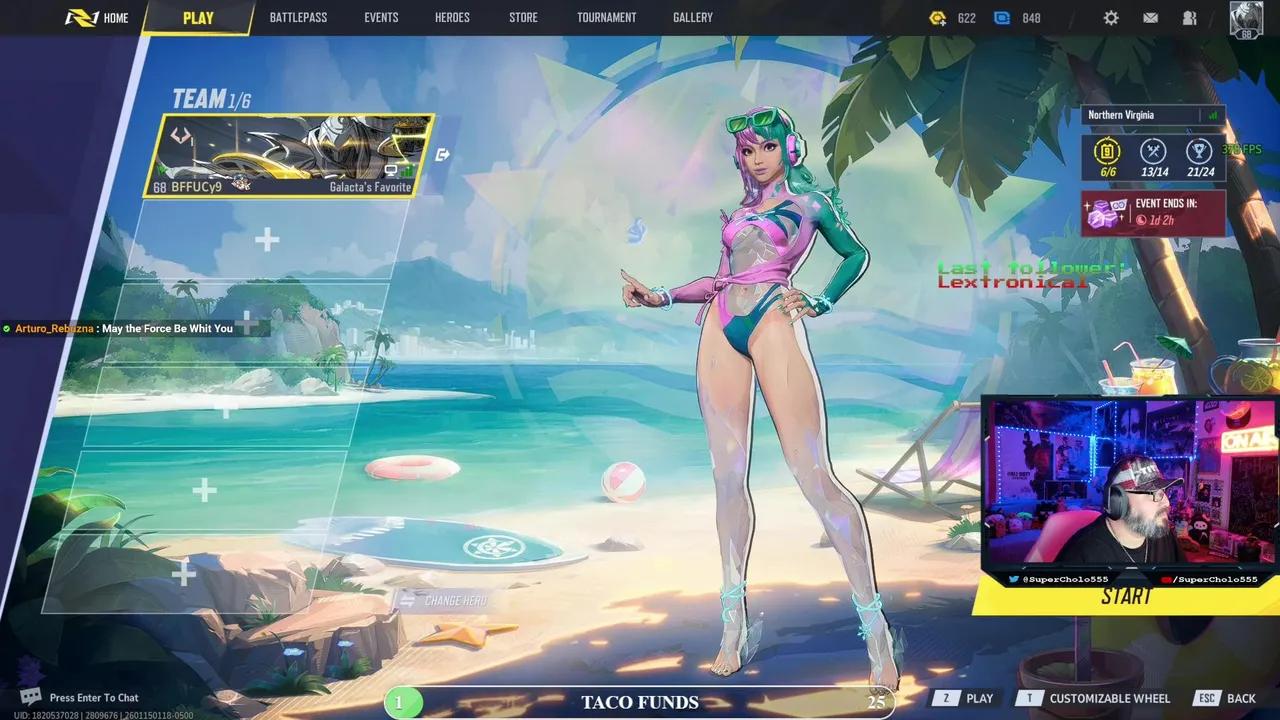Open the Northern Virginia server selector
1280x720 pixels.
(1122, 115)
